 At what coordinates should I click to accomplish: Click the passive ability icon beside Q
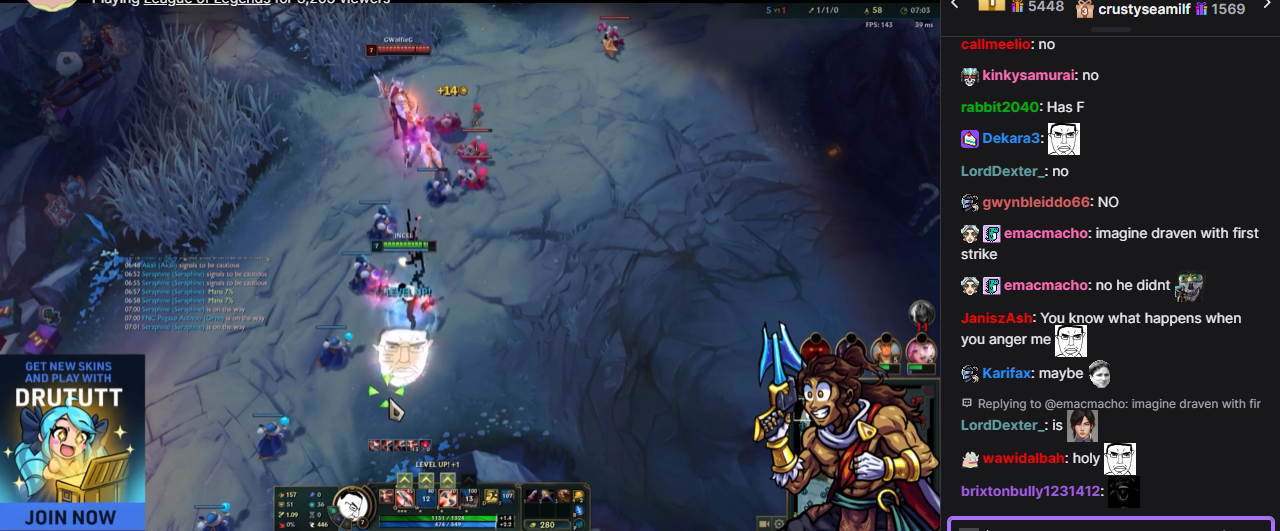(x=385, y=496)
